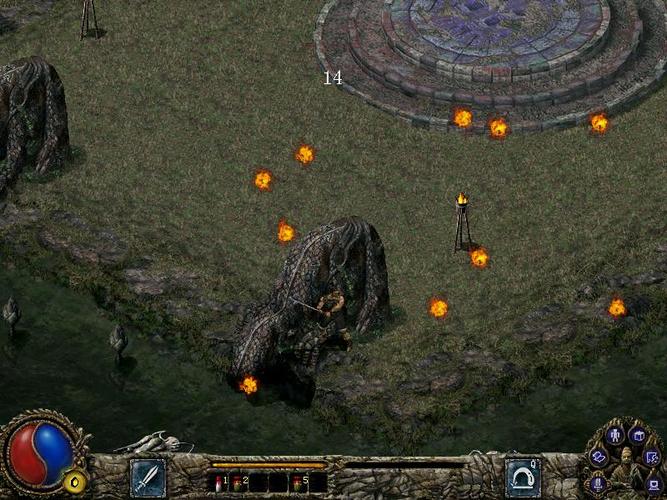Activate the curved horn skill slot
Screen dimensions: 667x500
522,478
